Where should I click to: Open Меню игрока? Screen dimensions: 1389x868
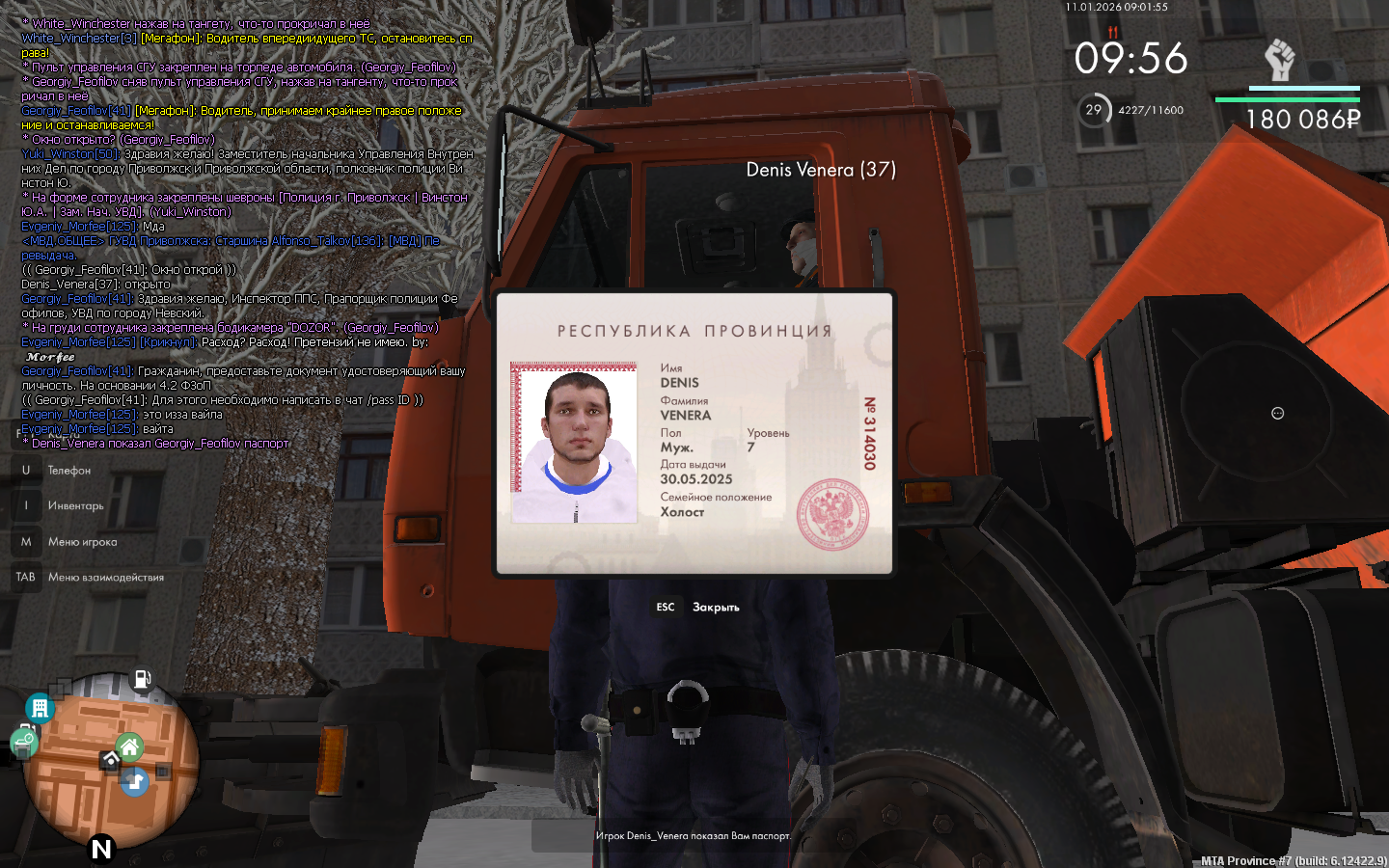coord(82,542)
